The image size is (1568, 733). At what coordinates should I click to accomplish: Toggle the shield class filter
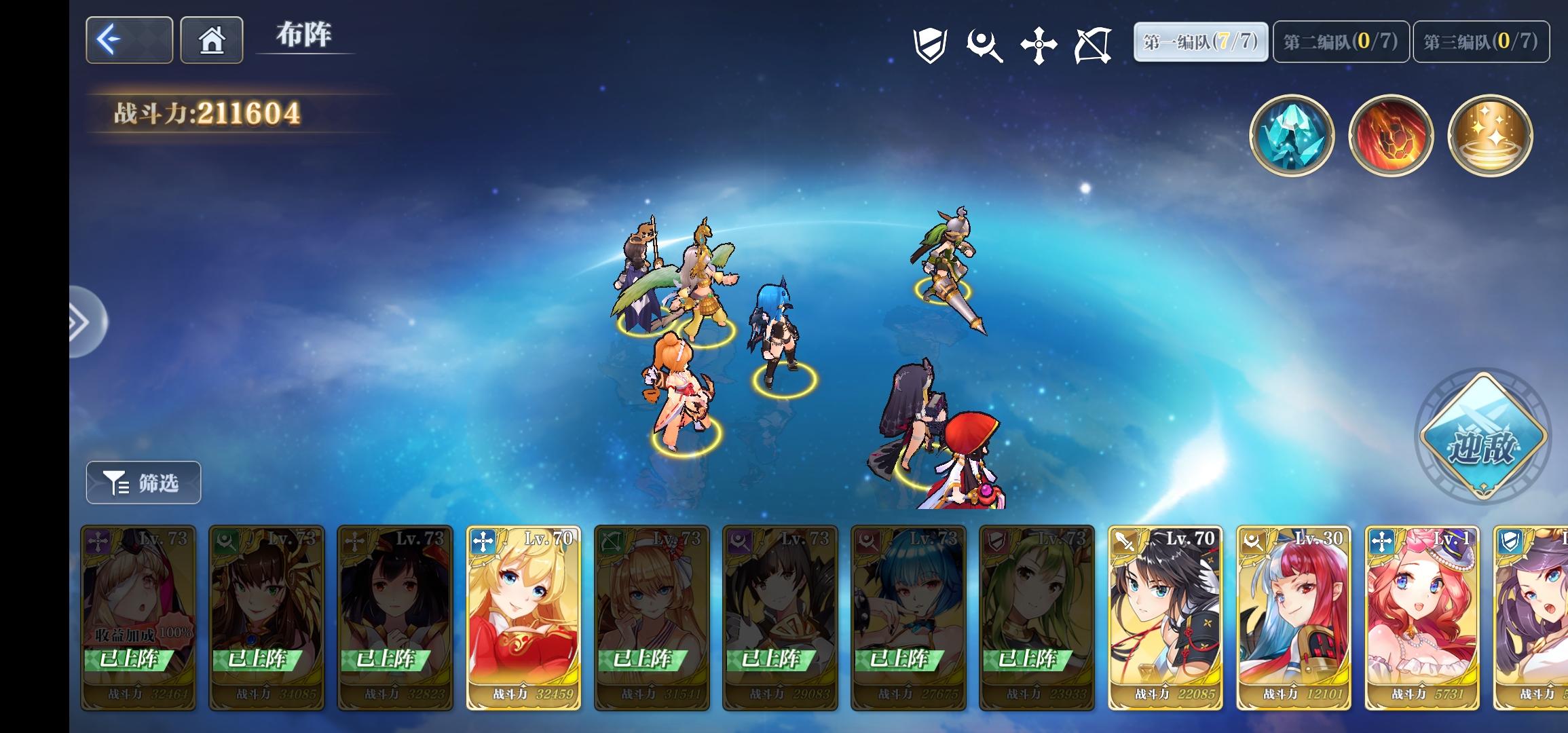(x=933, y=44)
